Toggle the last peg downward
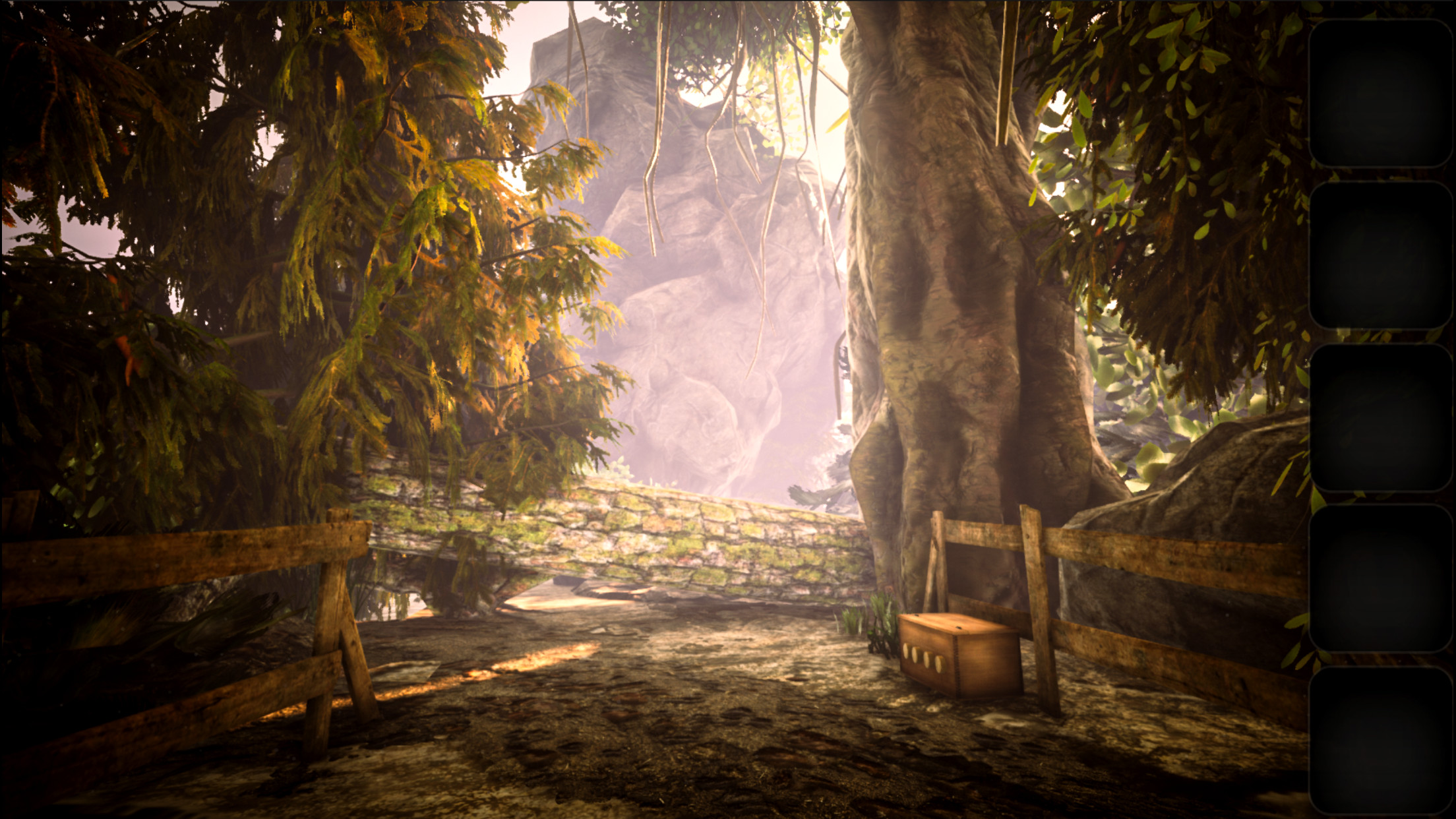The height and width of the screenshot is (819, 1456). 940,664
